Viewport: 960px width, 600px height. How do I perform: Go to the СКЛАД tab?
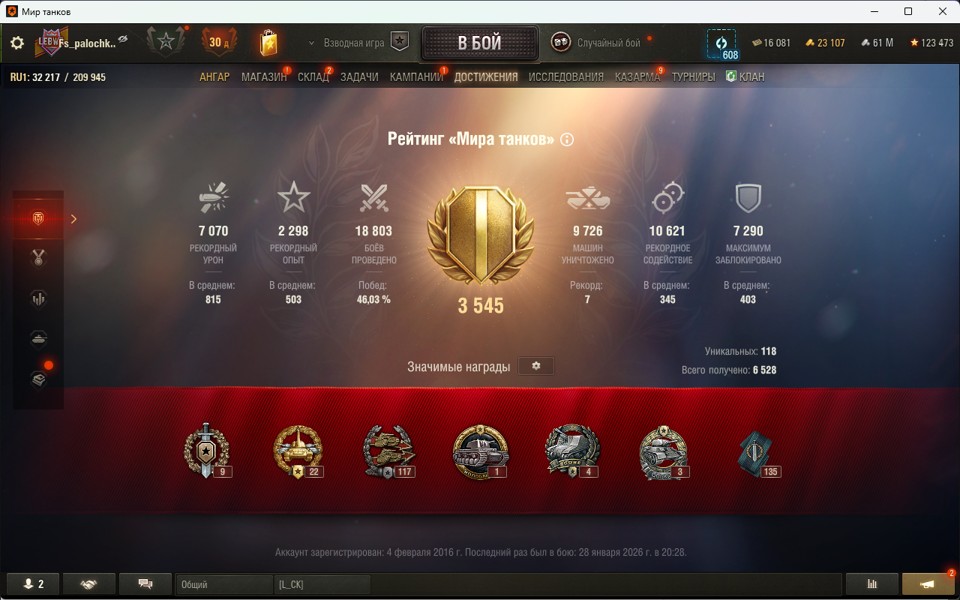[x=313, y=77]
